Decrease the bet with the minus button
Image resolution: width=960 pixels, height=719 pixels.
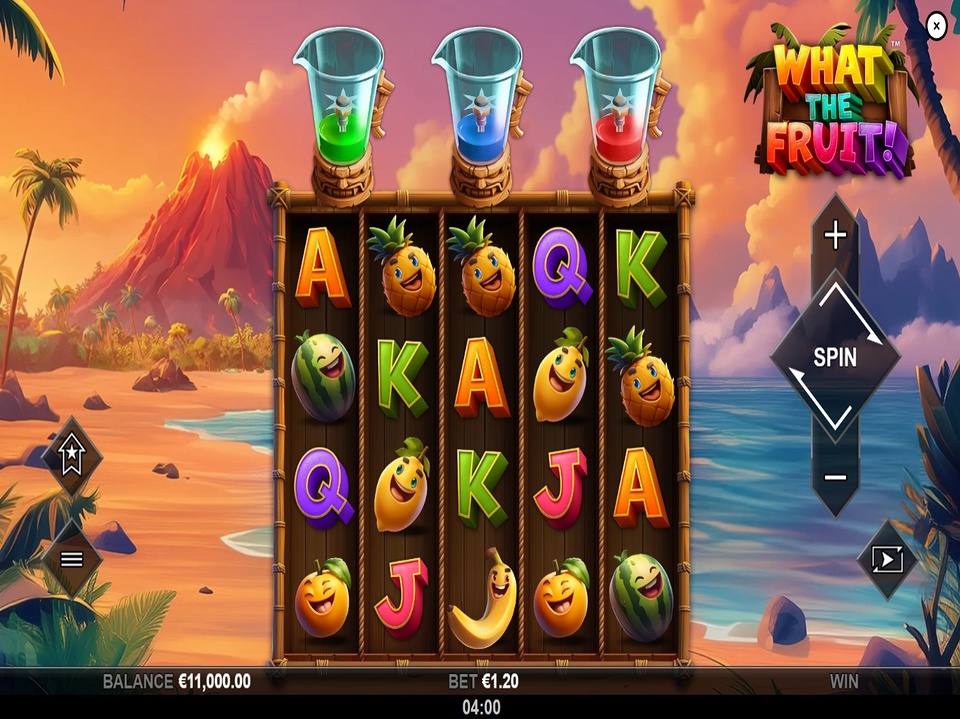835,477
